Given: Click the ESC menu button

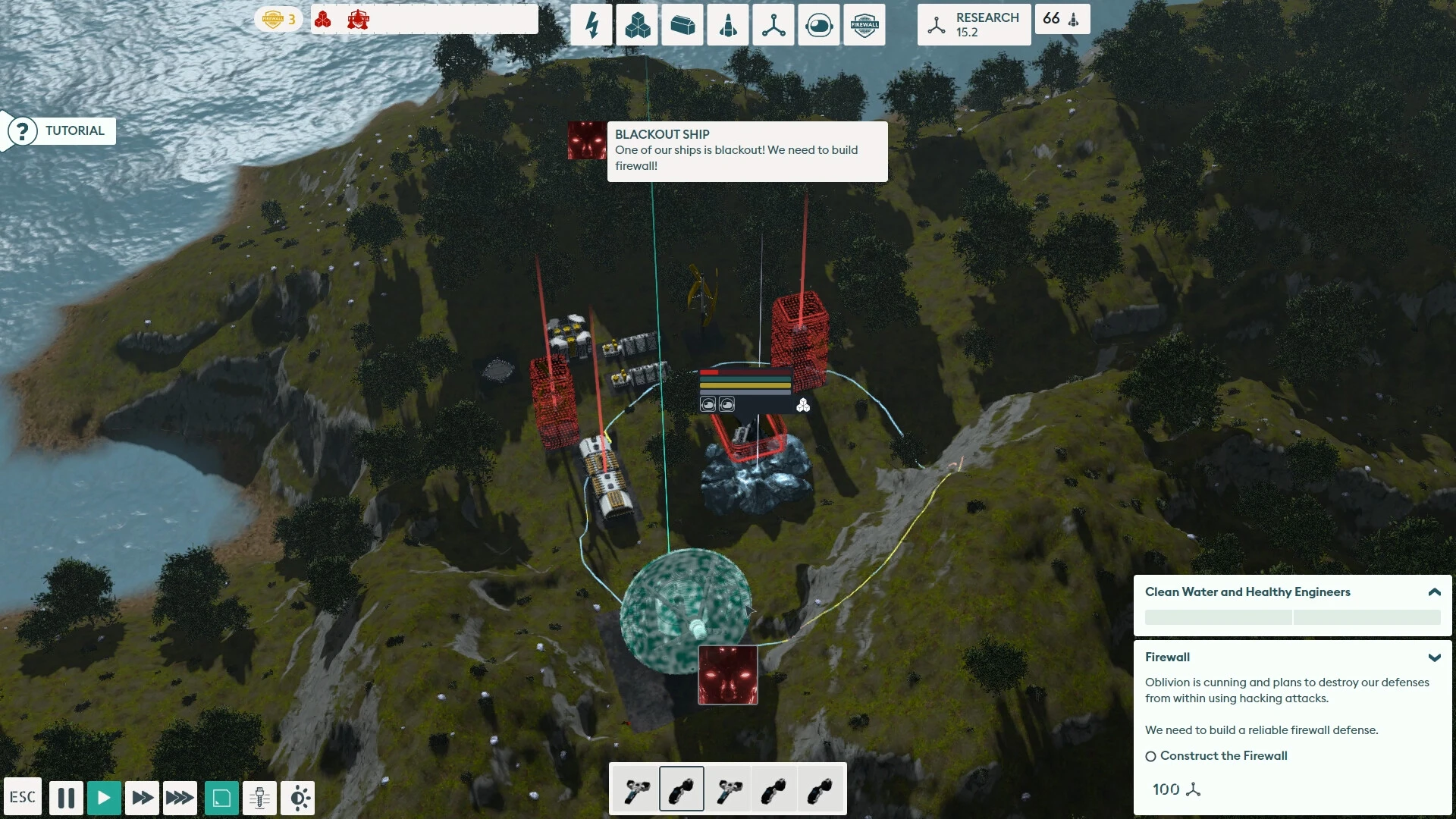Looking at the screenshot, I should pos(23,797).
